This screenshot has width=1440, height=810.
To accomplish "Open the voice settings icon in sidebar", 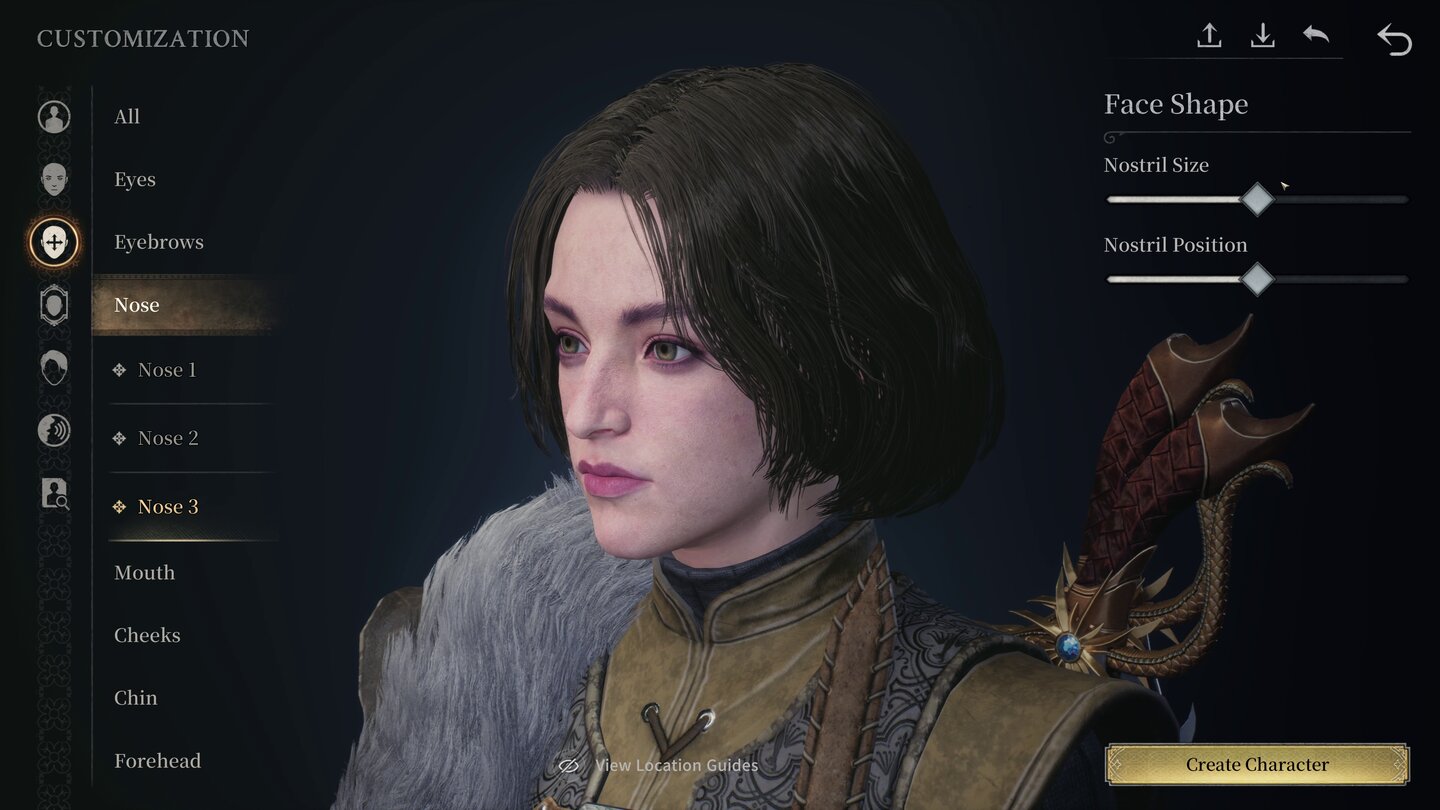I will 53,431.
